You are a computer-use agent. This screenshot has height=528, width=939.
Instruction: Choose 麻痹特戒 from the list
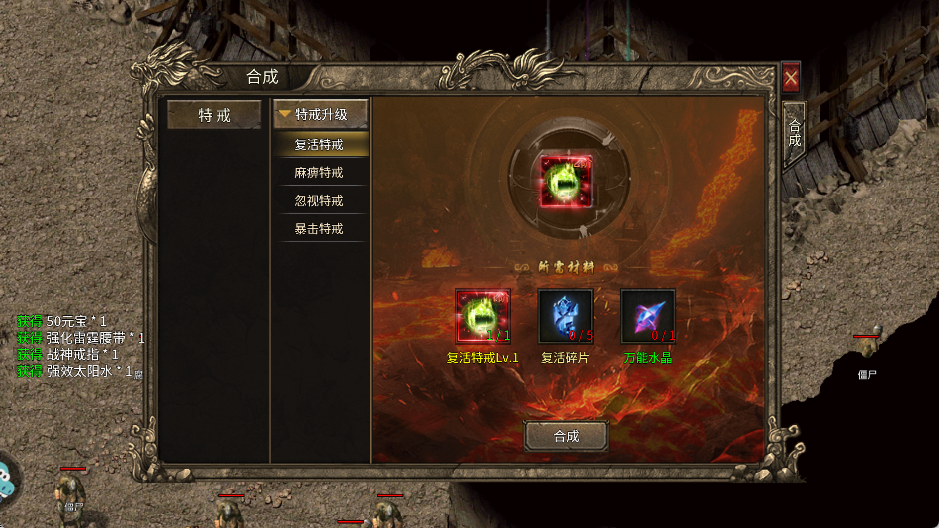tap(320, 172)
